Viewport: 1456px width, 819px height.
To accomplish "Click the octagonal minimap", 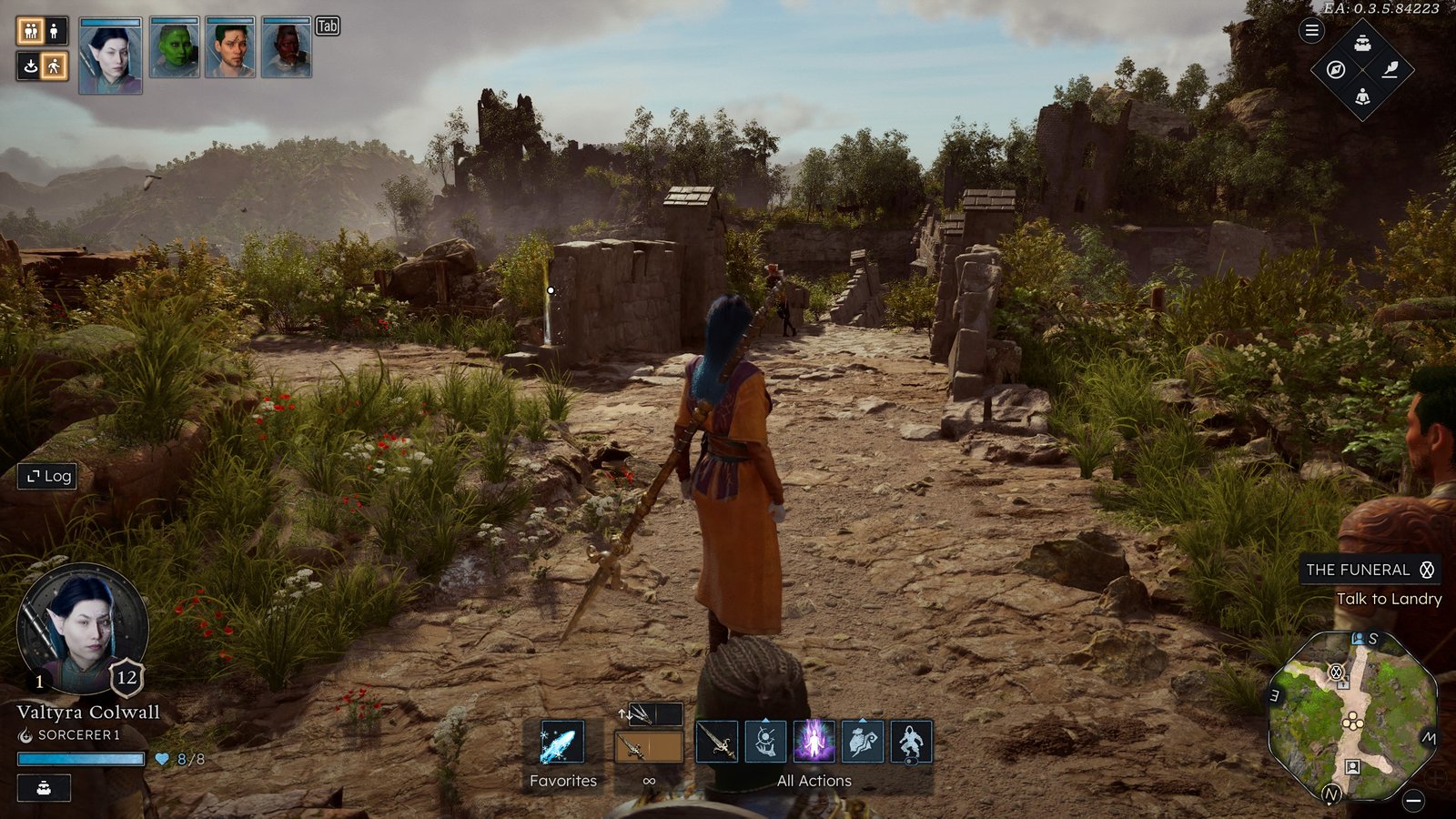I will (1352, 717).
